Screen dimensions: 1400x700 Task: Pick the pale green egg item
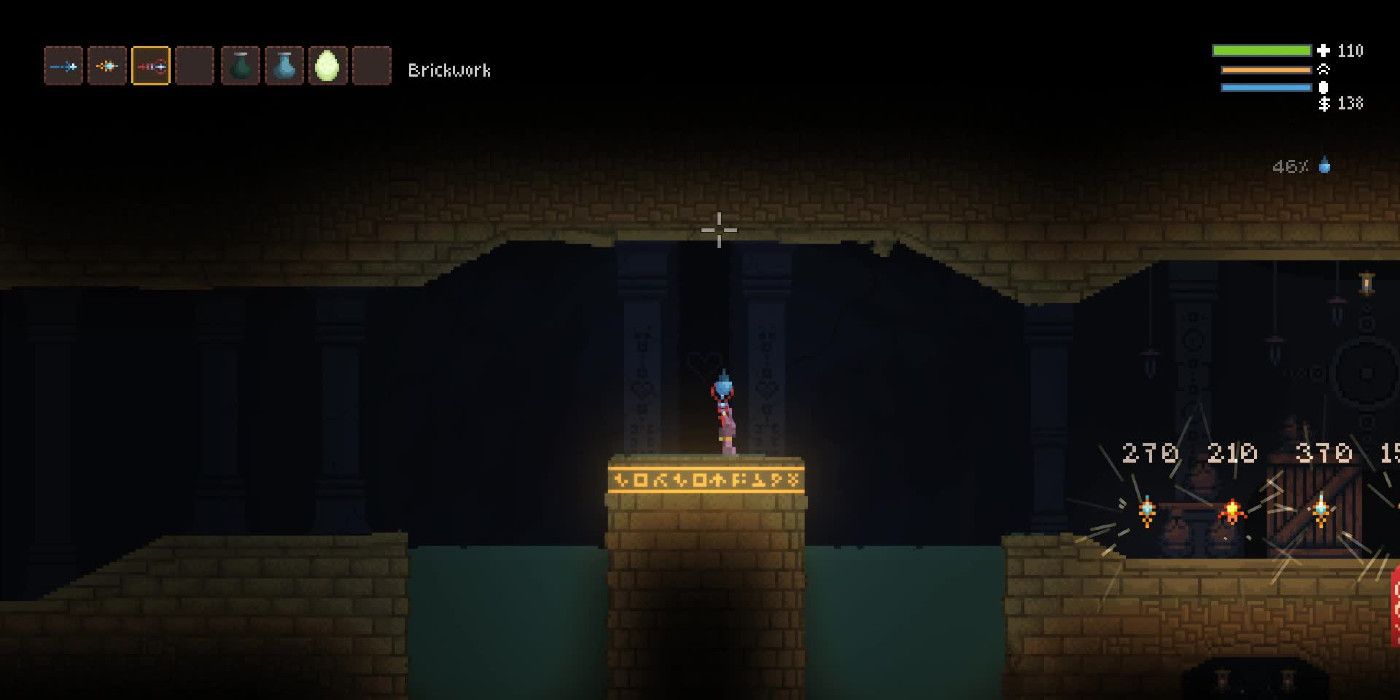pyautogui.click(x=327, y=66)
